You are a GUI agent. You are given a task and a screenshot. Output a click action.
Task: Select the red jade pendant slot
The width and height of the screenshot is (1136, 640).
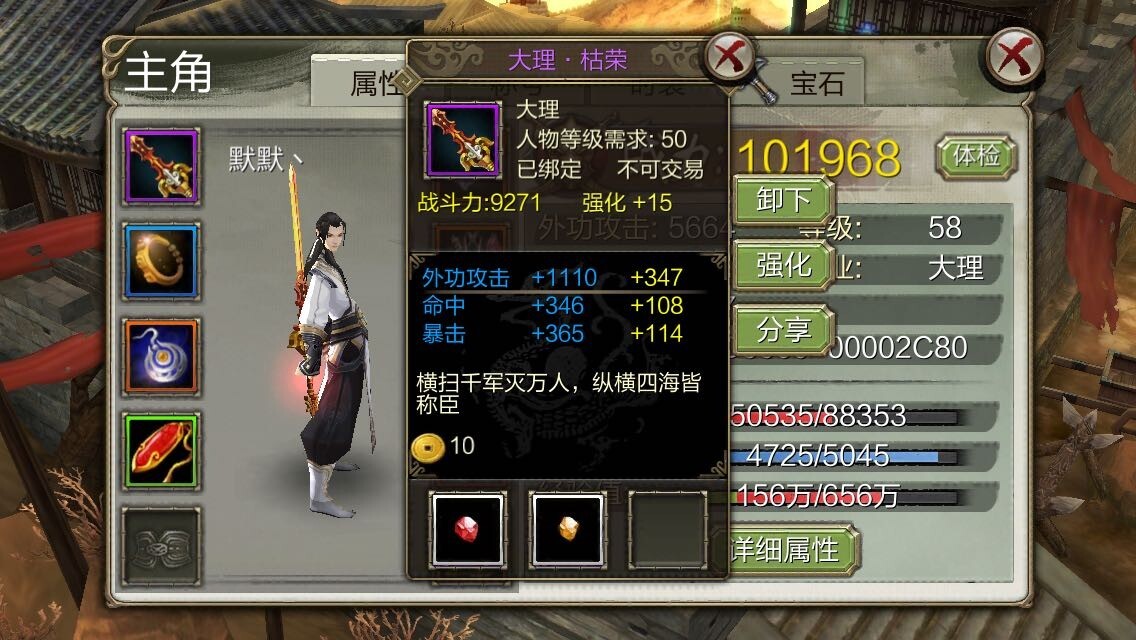[161, 450]
